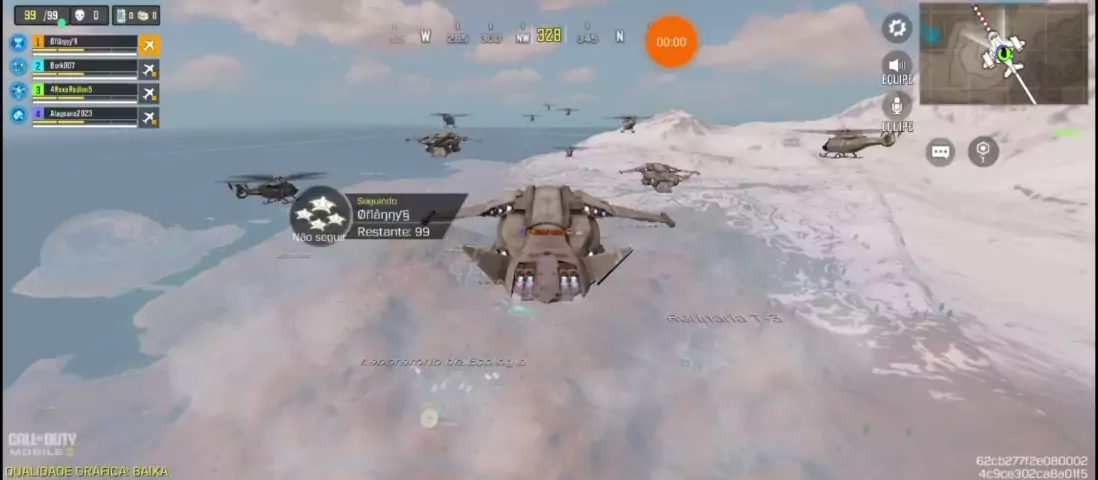1098x480 pixels.
Task: Toggle the team speaker audio button
Action: pyautogui.click(x=897, y=65)
